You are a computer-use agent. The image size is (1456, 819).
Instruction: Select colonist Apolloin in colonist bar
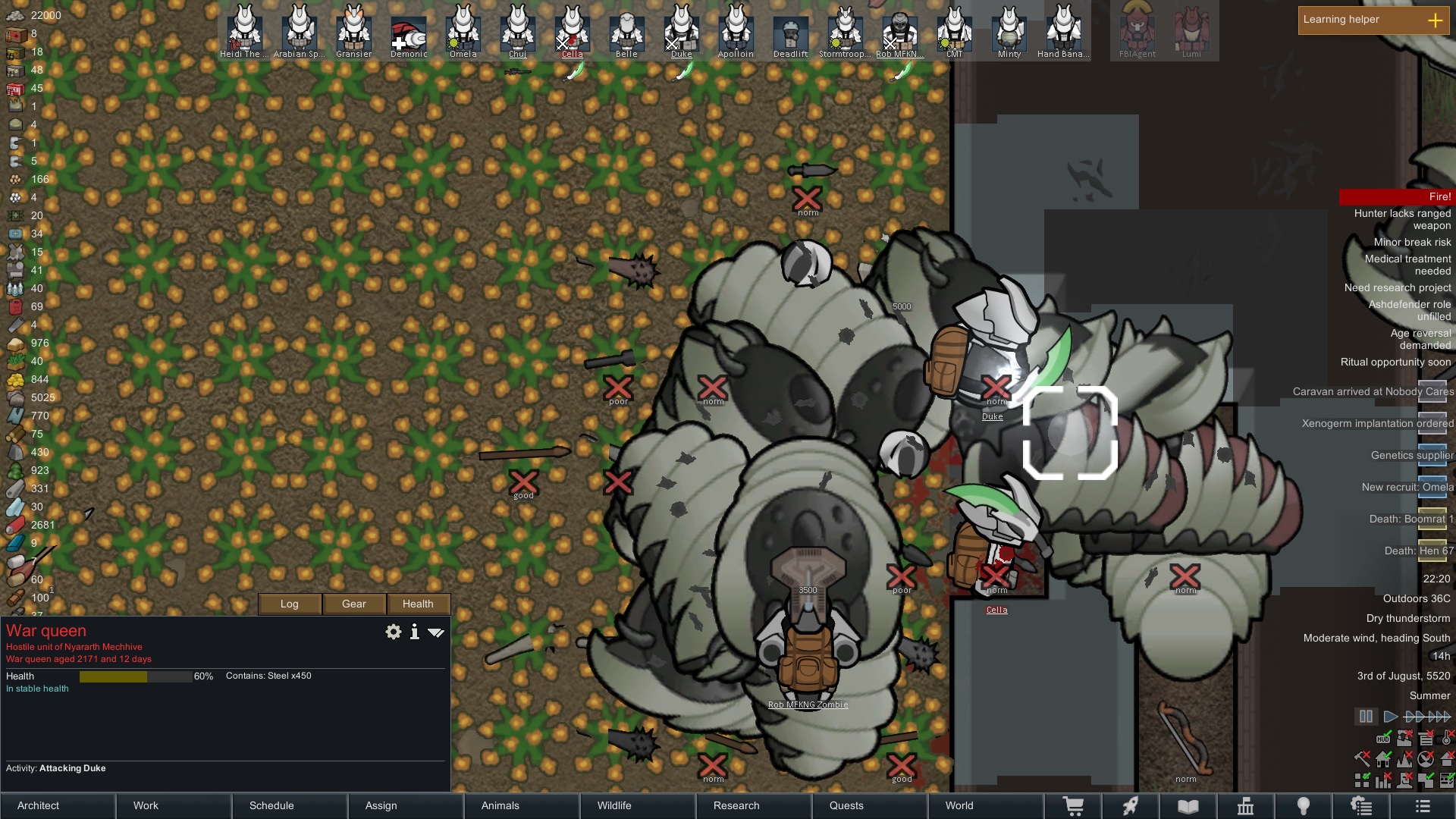click(736, 30)
